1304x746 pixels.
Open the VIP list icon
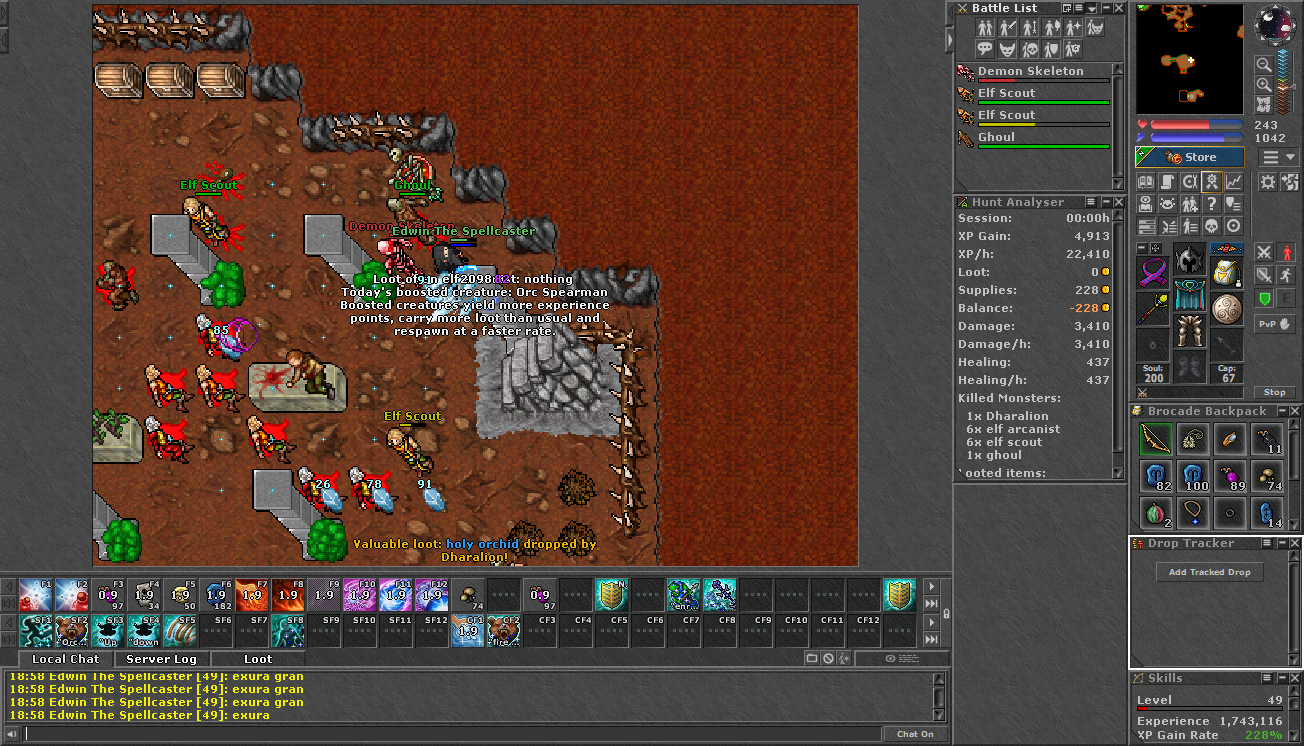1190,203
